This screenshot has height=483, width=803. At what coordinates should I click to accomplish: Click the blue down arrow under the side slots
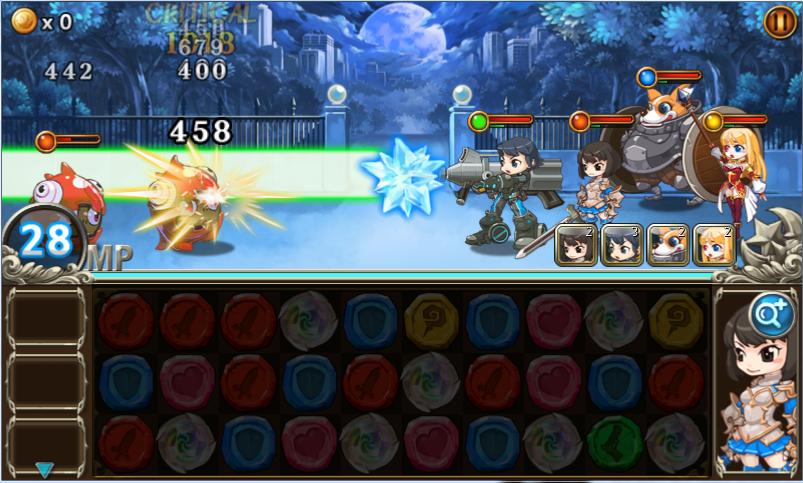click(x=45, y=468)
